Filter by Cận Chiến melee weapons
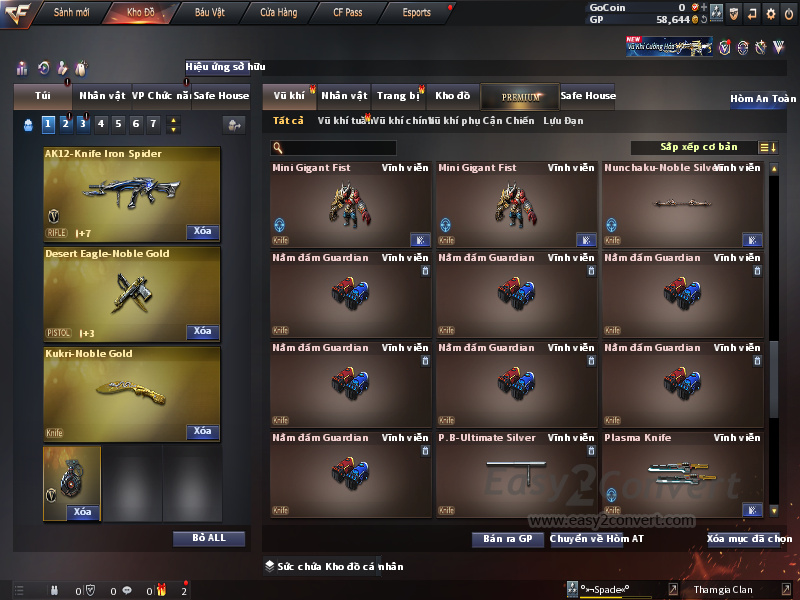 point(509,121)
